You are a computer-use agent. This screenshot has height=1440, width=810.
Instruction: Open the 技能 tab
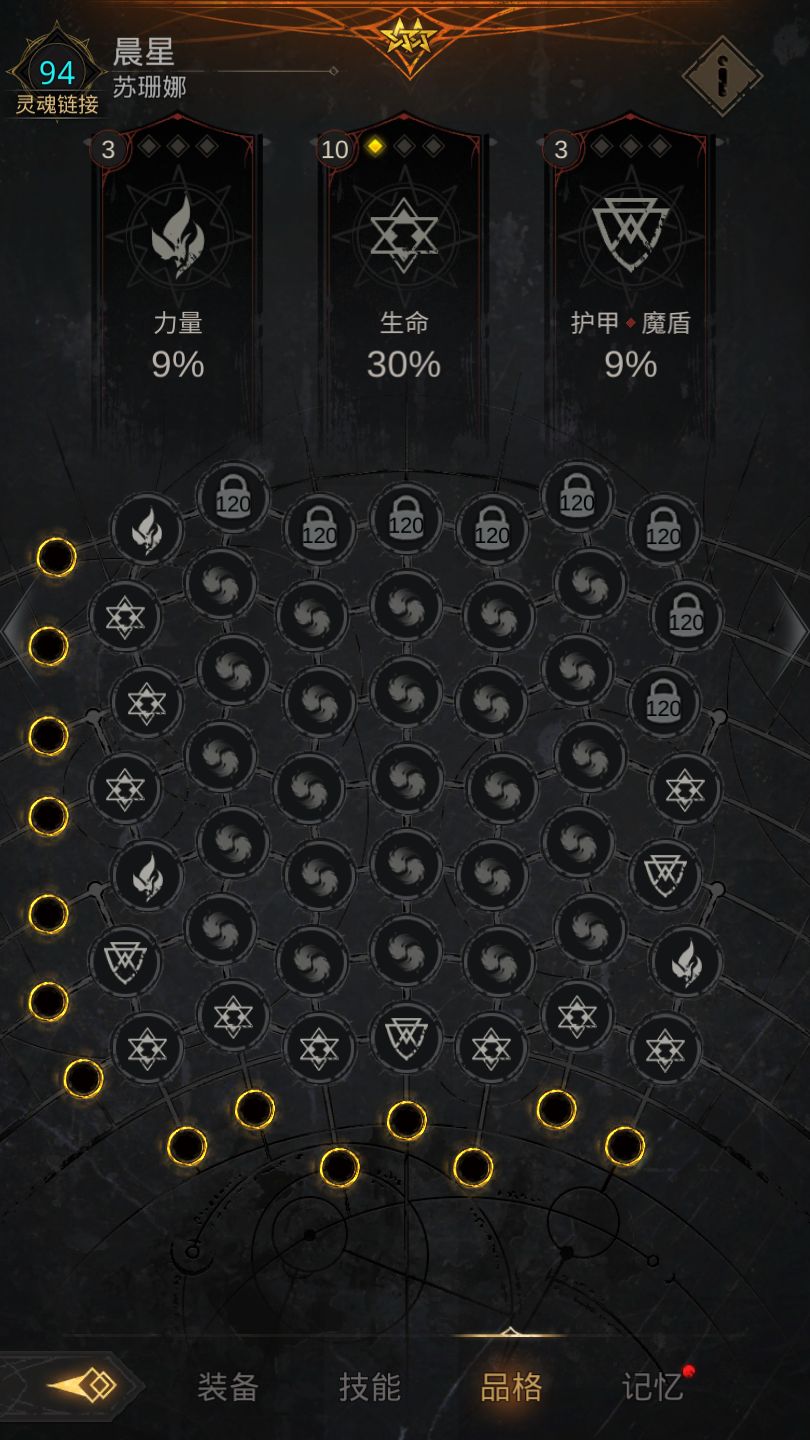tap(370, 1387)
